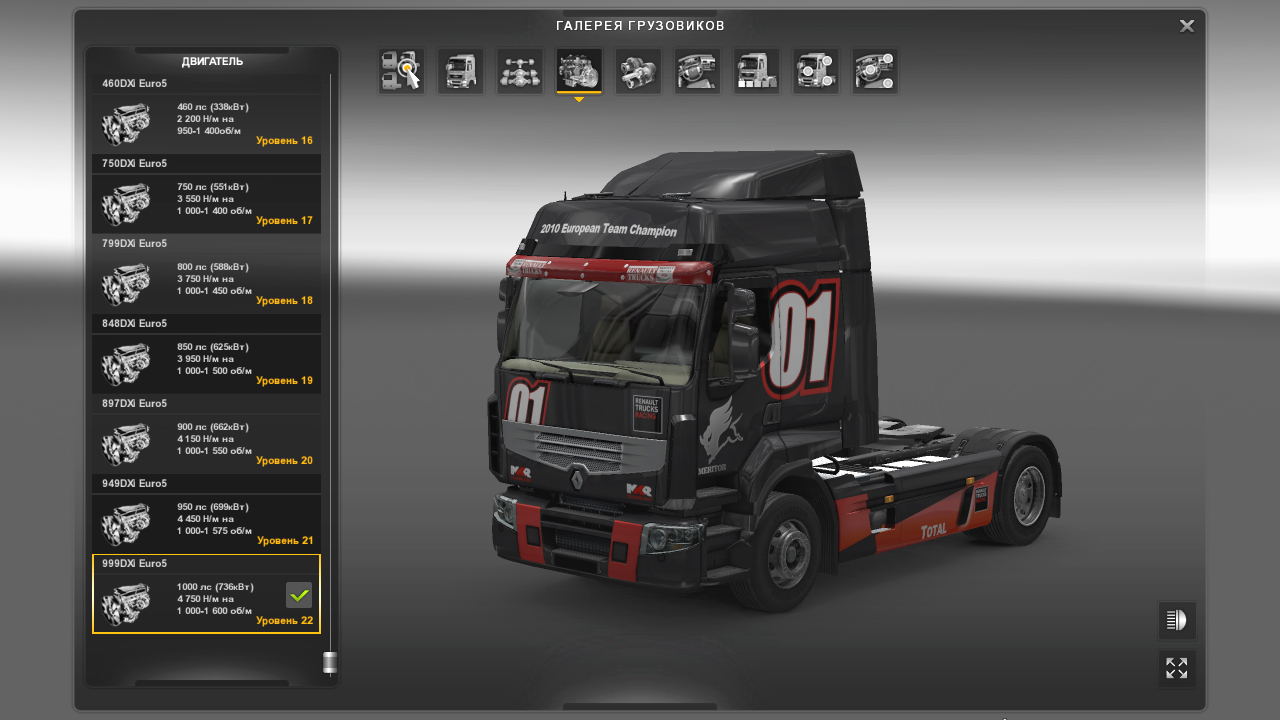This screenshot has width=1280, height=720.
Task: Open the truck selection category
Action: [x=400, y=70]
